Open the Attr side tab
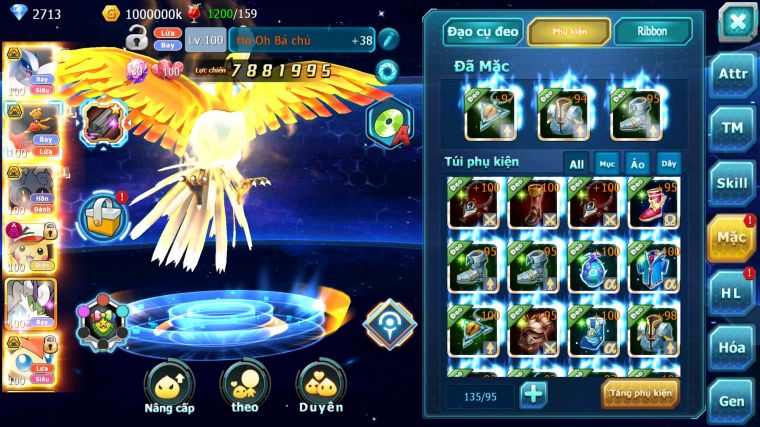The width and height of the screenshot is (760, 427). 732,75
